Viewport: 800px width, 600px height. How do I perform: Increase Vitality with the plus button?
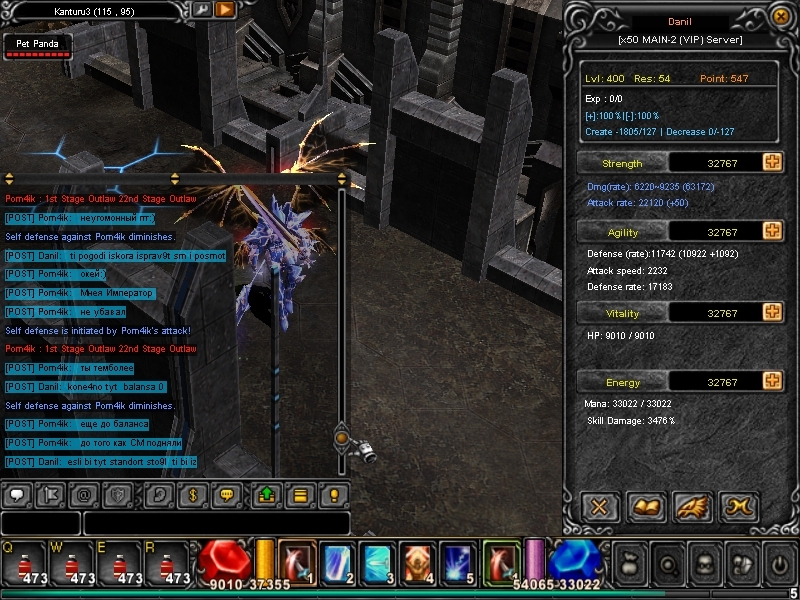click(772, 313)
